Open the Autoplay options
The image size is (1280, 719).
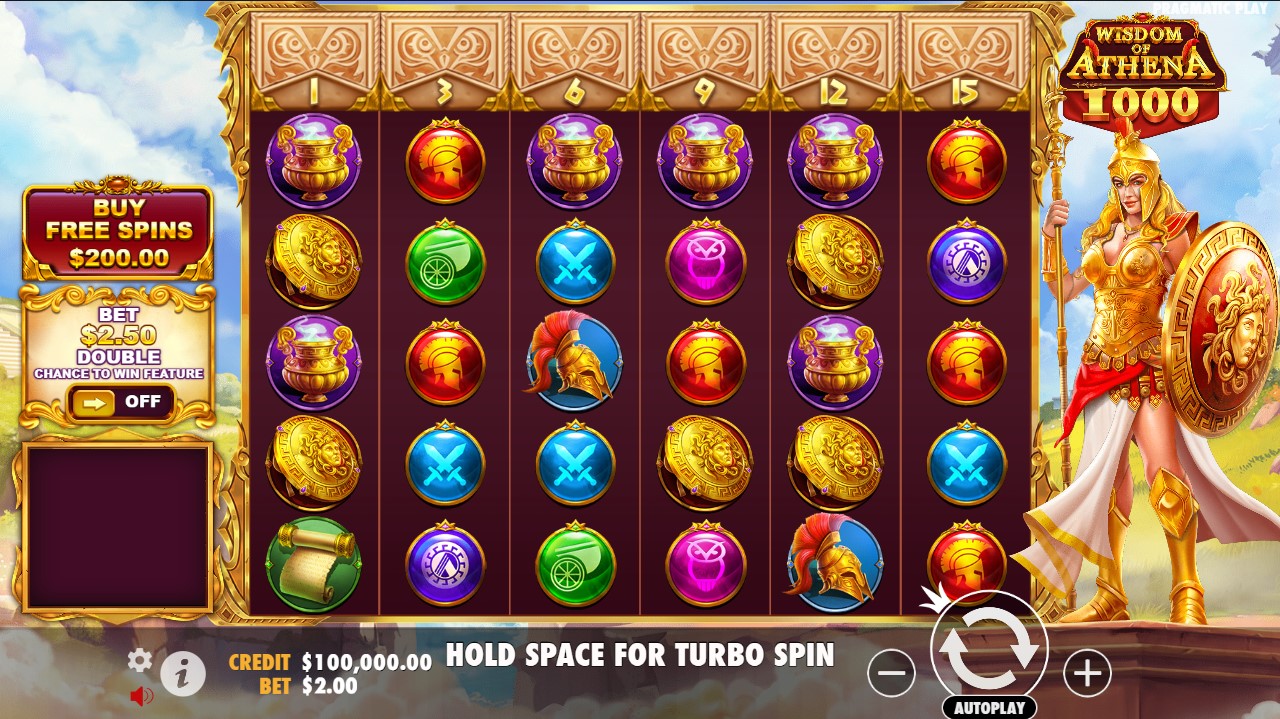(989, 707)
